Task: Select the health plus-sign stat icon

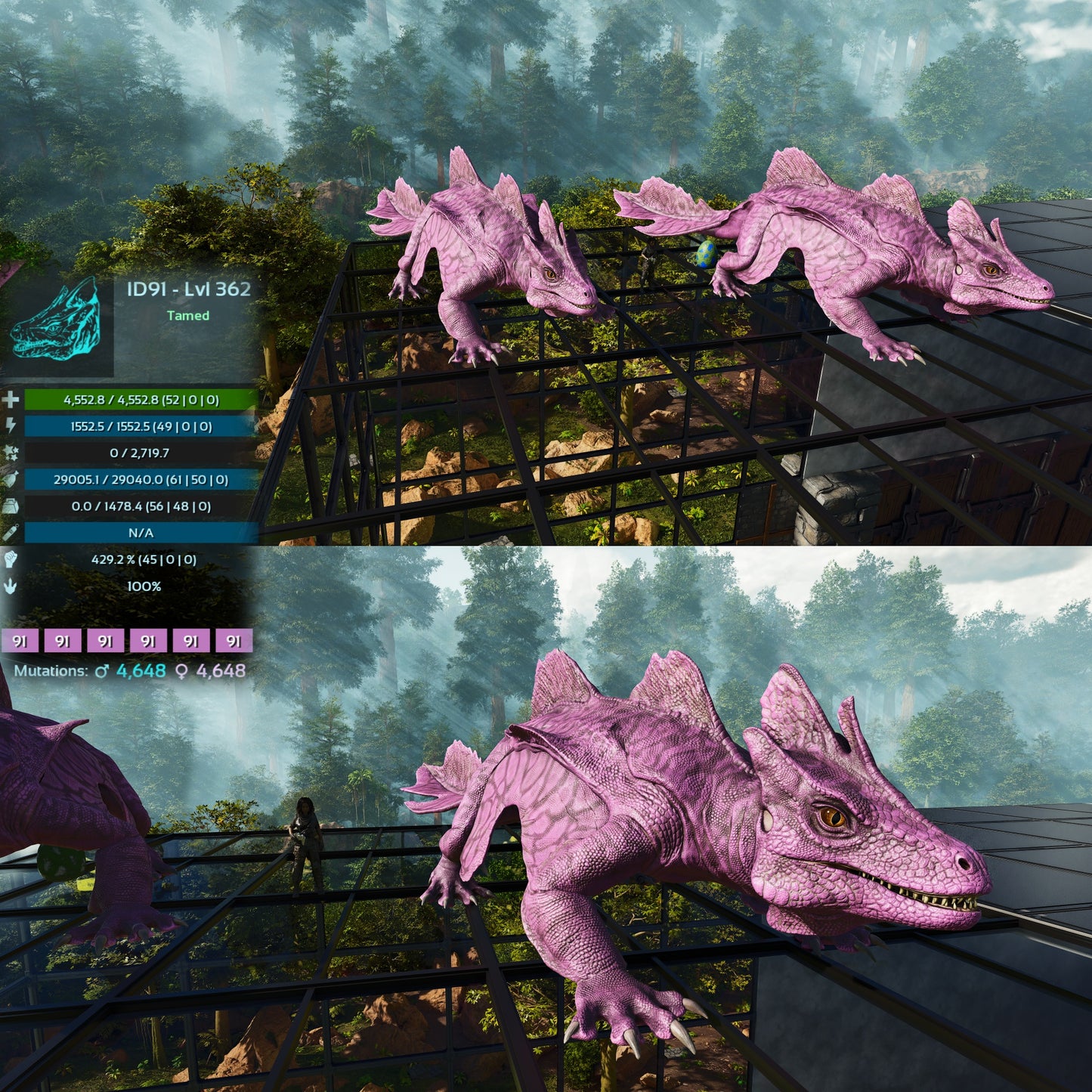Action: (11, 400)
